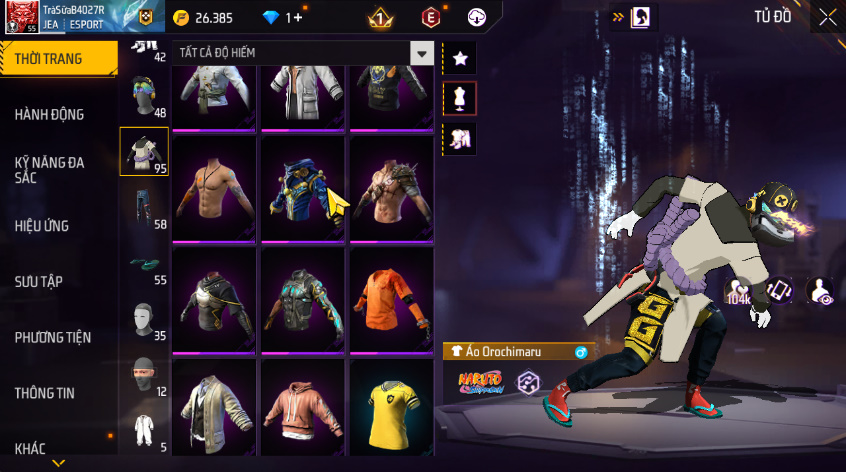Switch to Kỹ Năng Đa Sắc section
This screenshot has height=472, width=846.
click(49, 169)
